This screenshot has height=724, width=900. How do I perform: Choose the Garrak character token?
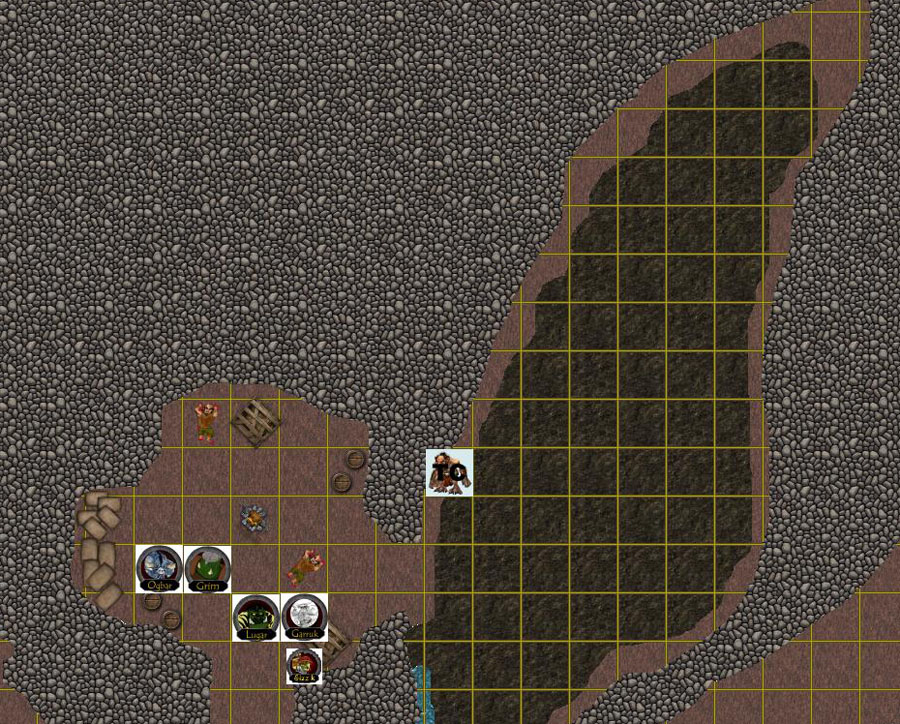[304, 617]
